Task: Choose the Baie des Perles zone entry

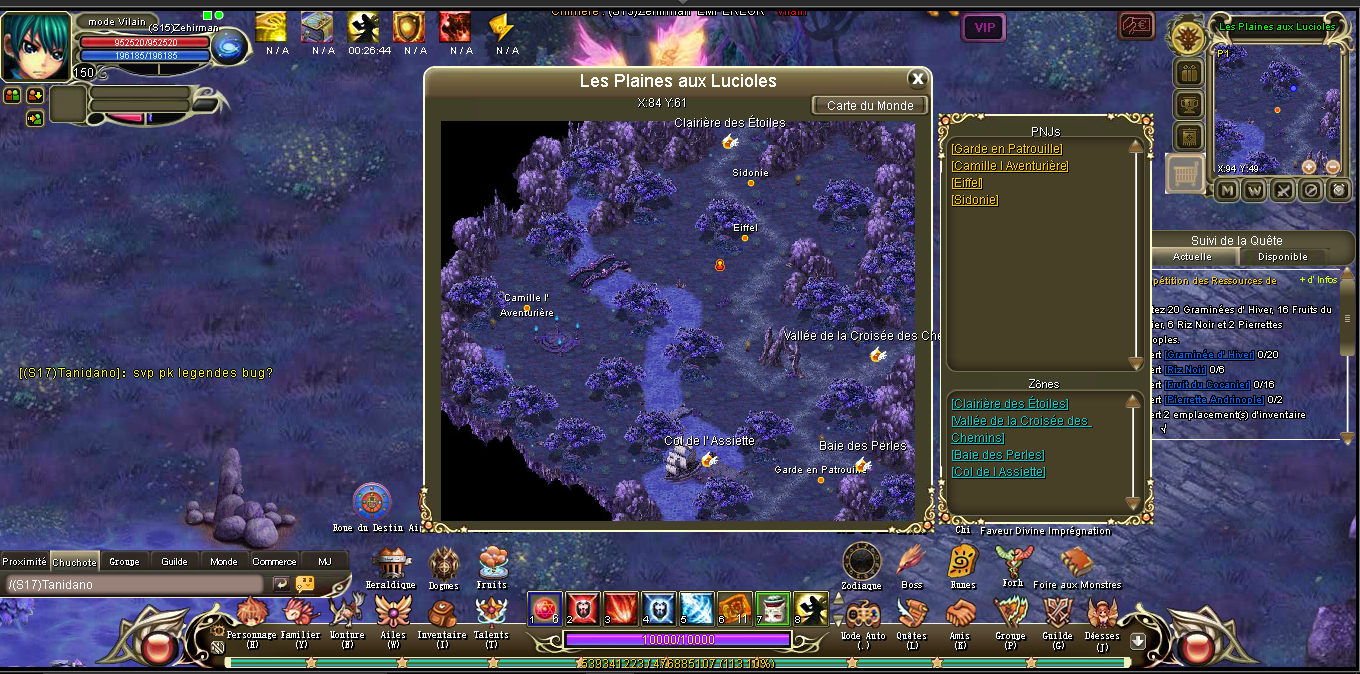Action: (997, 455)
